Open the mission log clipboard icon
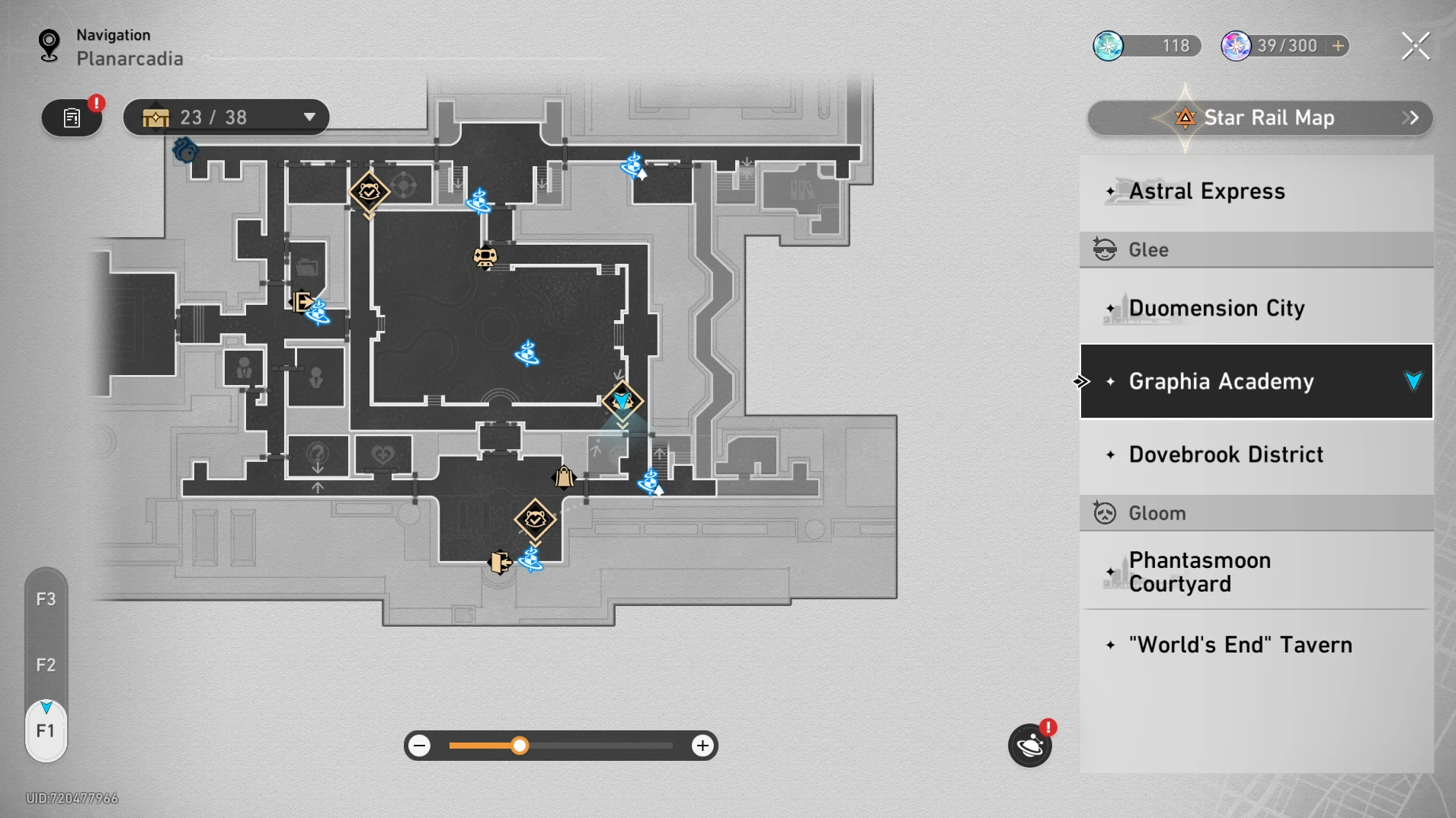Image resolution: width=1456 pixels, height=818 pixels. coord(72,118)
